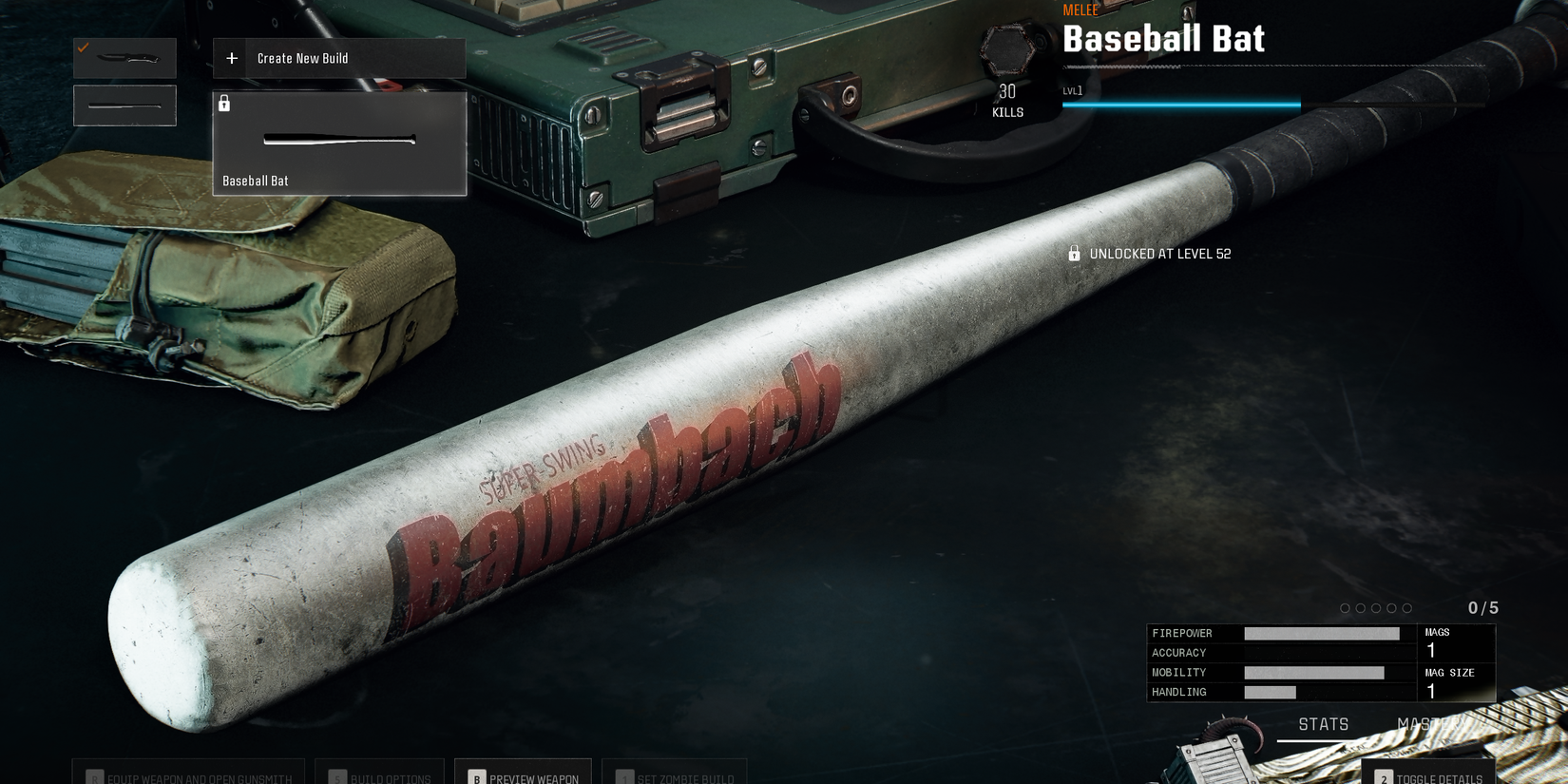Click the lock icon beside UNLOCKED AT LEVEL 52
This screenshot has width=1568, height=784.
[x=1074, y=254]
